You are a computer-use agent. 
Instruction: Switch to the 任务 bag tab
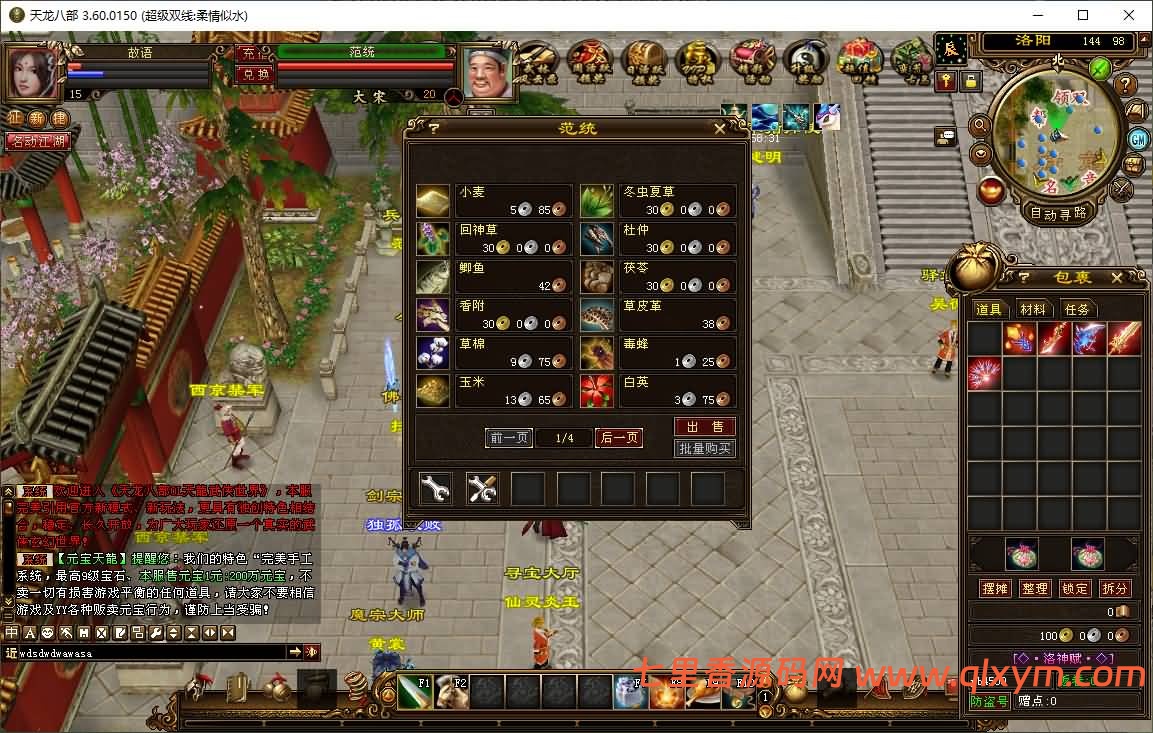pyautogui.click(x=1077, y=310)
